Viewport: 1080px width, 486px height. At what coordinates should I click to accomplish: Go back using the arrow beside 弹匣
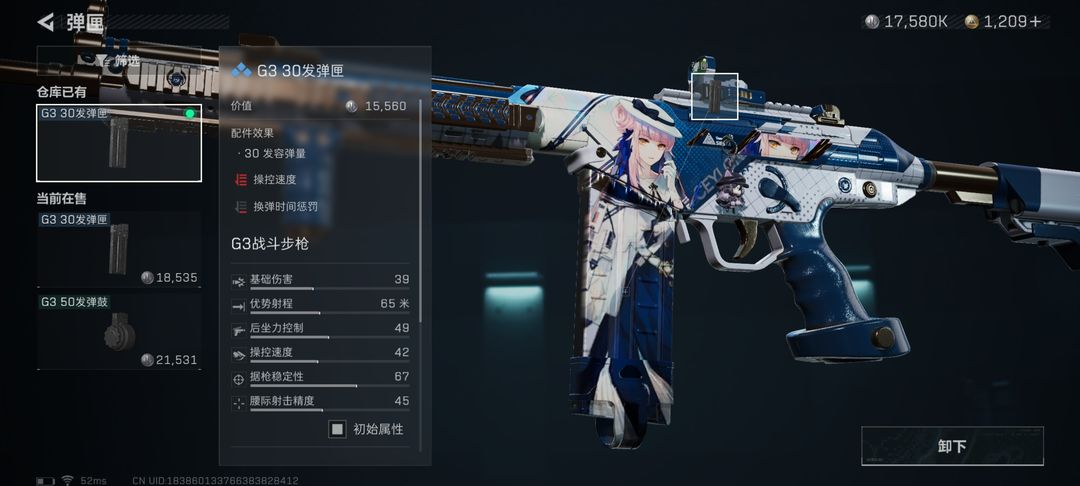pos(45,22)
